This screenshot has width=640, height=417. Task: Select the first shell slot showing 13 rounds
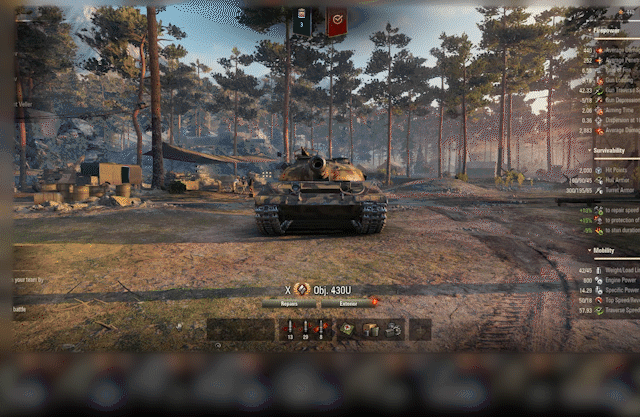(290, 329)
